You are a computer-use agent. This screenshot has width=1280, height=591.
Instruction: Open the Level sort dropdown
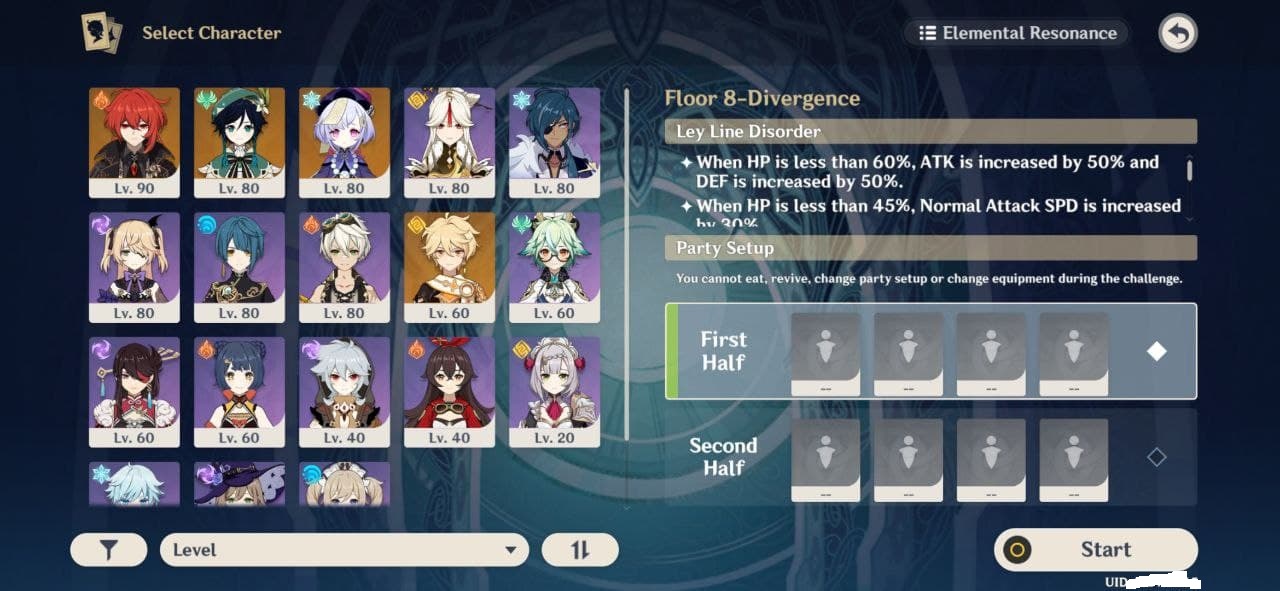344,550
